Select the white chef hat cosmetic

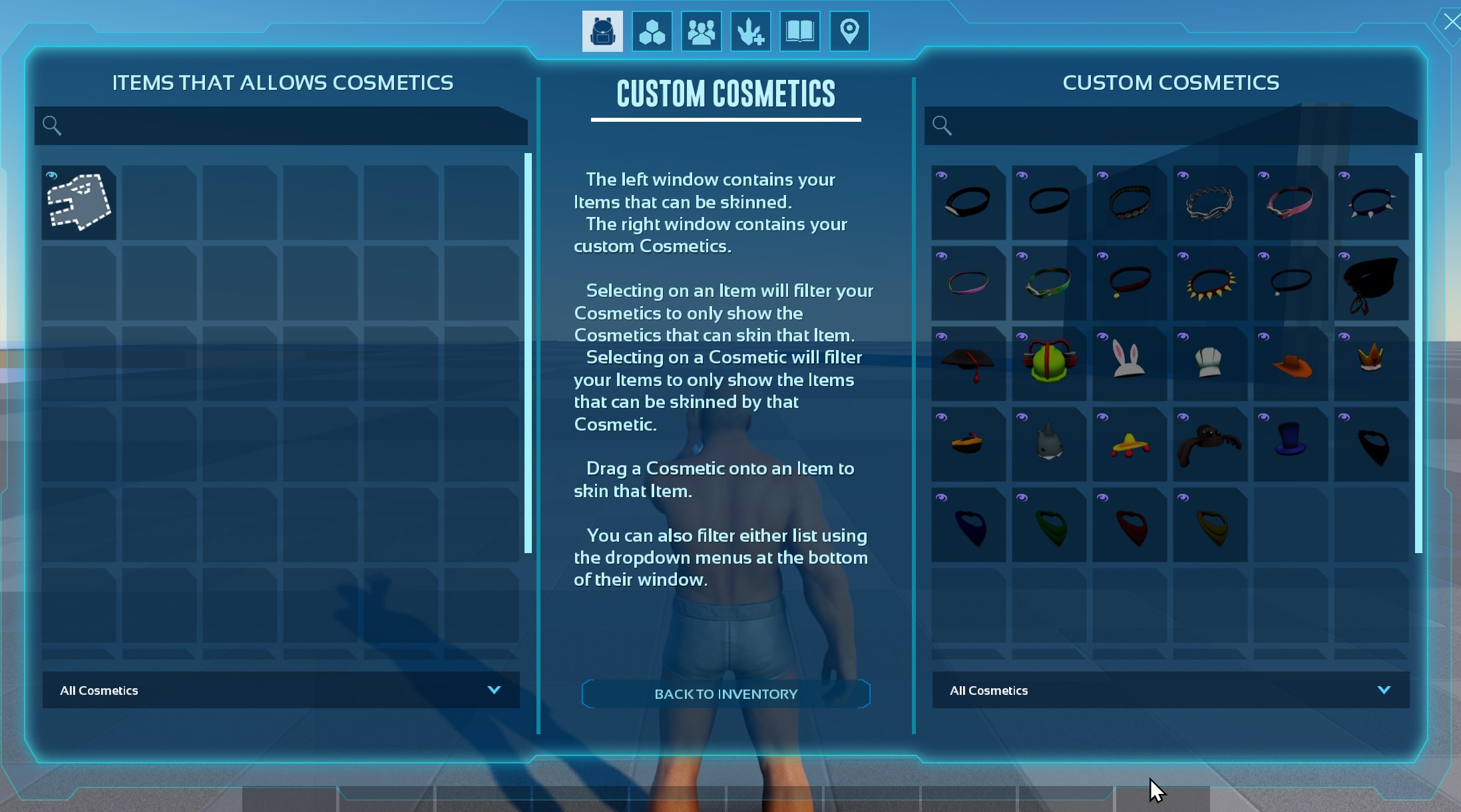[1209, 363]
